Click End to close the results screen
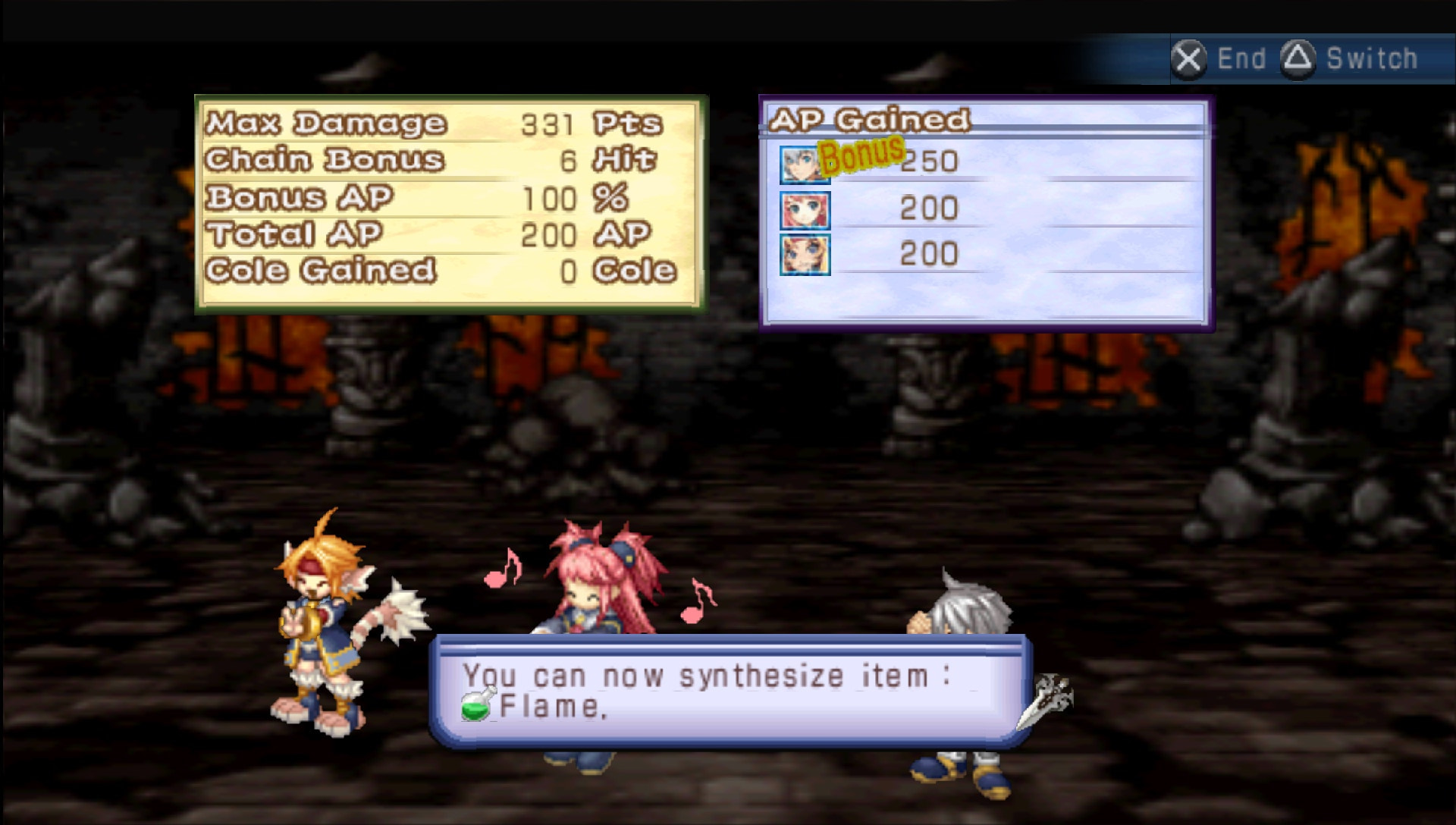Screen dimensions: 1456x825 (x=1241, y=58)
